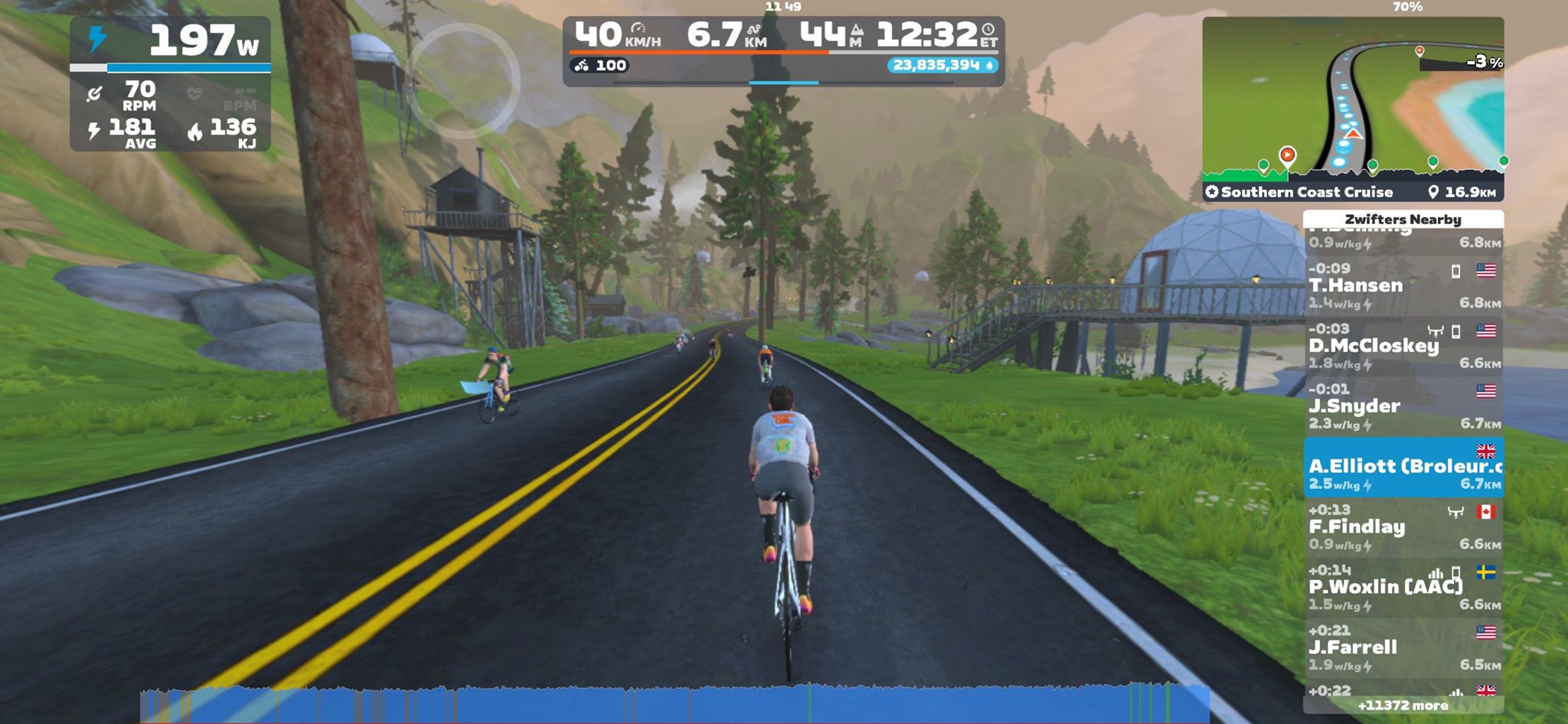The height and width of the screenshot is (724, 1568).
Task: Click the empty power-up ring
Action: 464,81
